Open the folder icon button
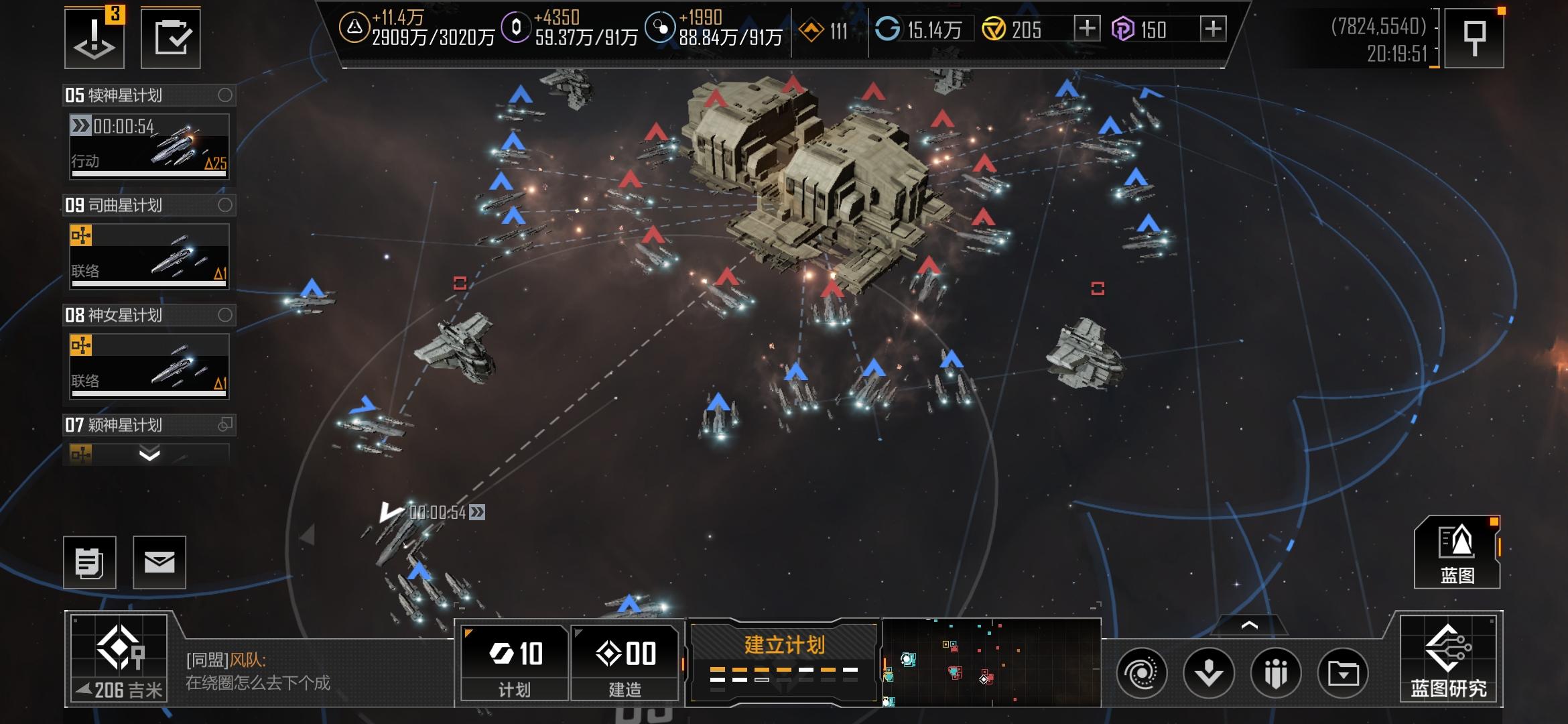Viewport: 1568px width, 724px height. point(1343,672)
